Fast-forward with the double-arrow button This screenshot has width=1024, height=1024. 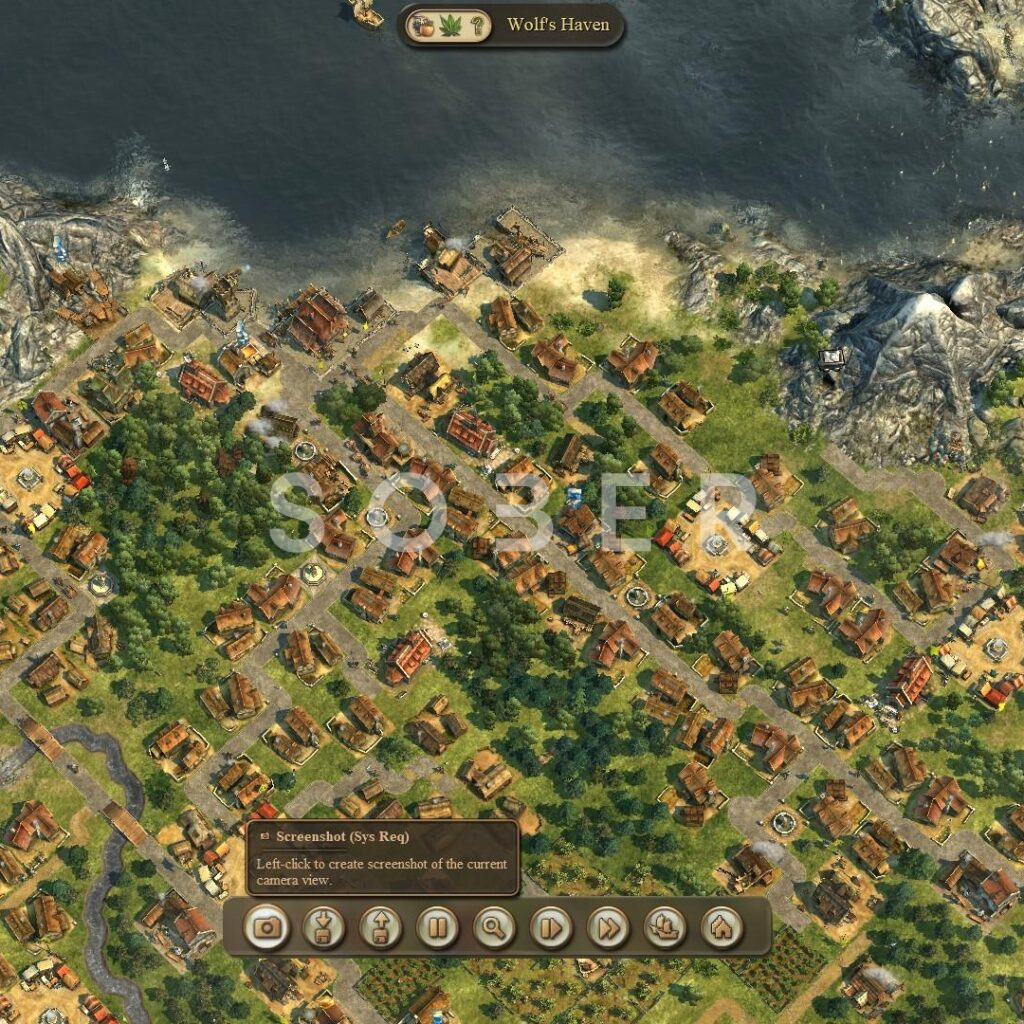pos(608,927)
